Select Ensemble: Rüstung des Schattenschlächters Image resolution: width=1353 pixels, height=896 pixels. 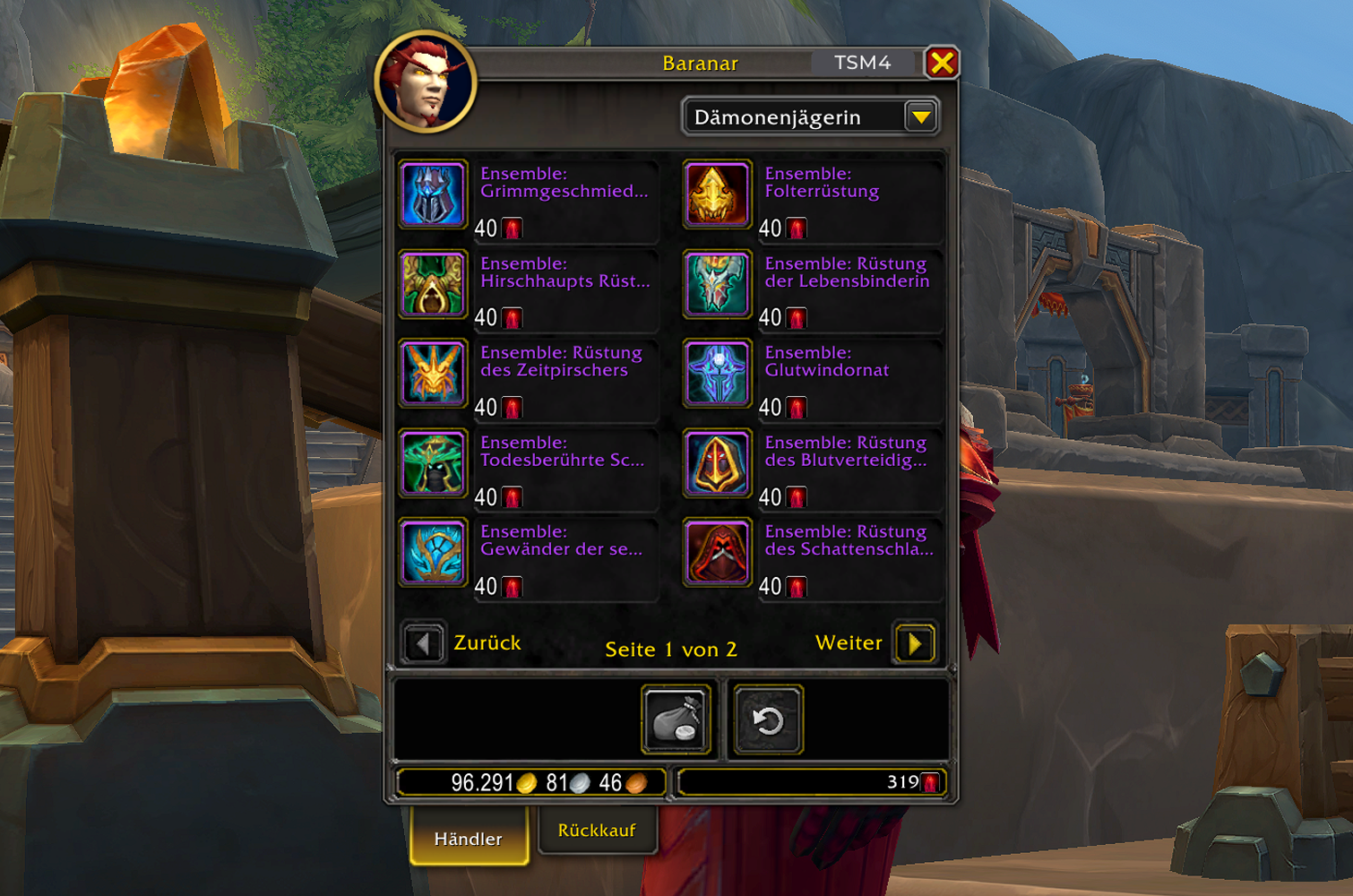(717, 553)
